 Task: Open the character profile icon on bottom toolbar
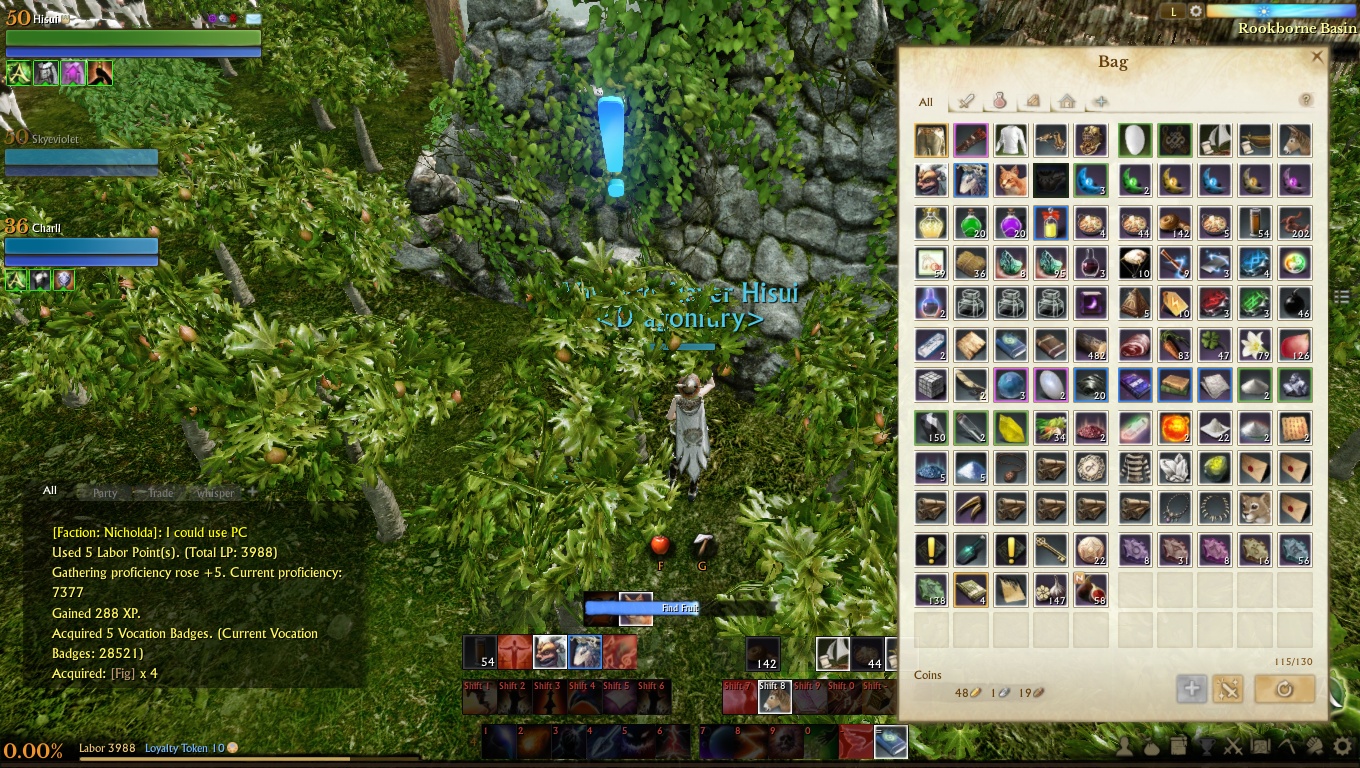point(1124,747)
